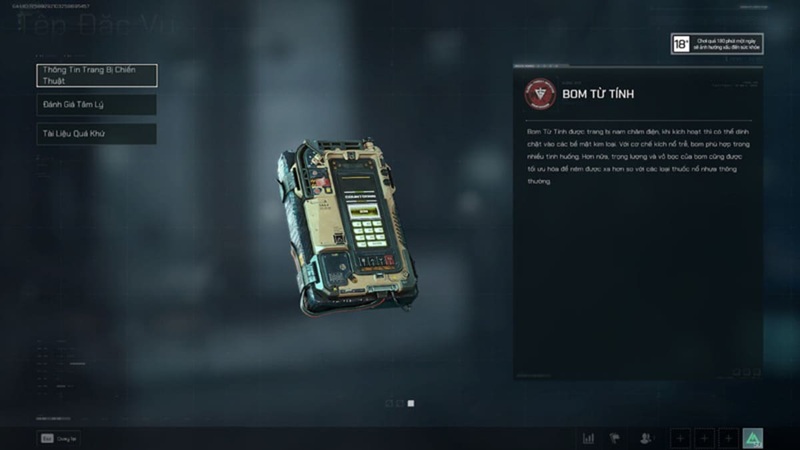
Task: Click the Bom Từ Tính emblem icon
Action: [x=540, y=94]
